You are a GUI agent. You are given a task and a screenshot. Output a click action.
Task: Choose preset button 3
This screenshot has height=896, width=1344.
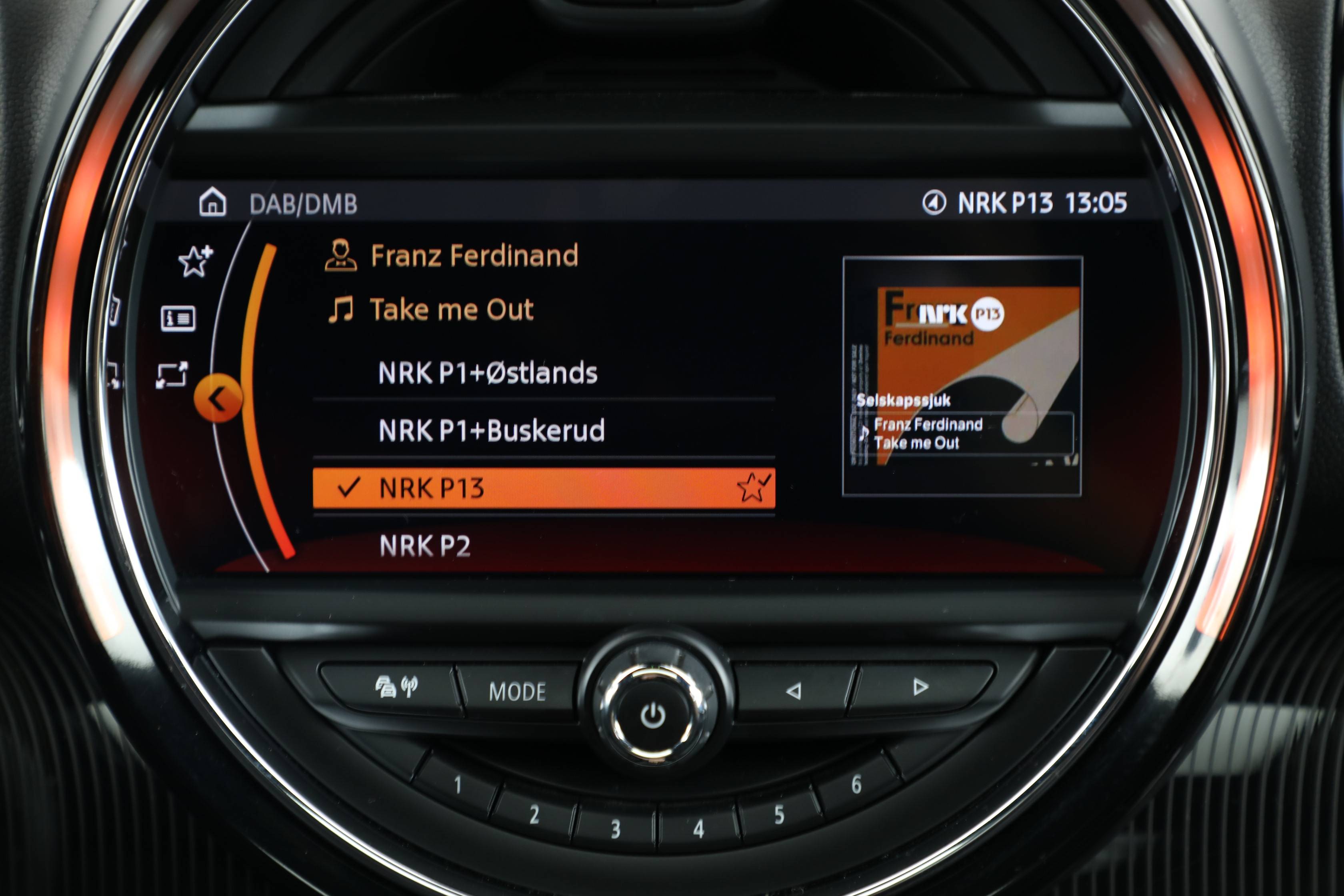(616, 828)
